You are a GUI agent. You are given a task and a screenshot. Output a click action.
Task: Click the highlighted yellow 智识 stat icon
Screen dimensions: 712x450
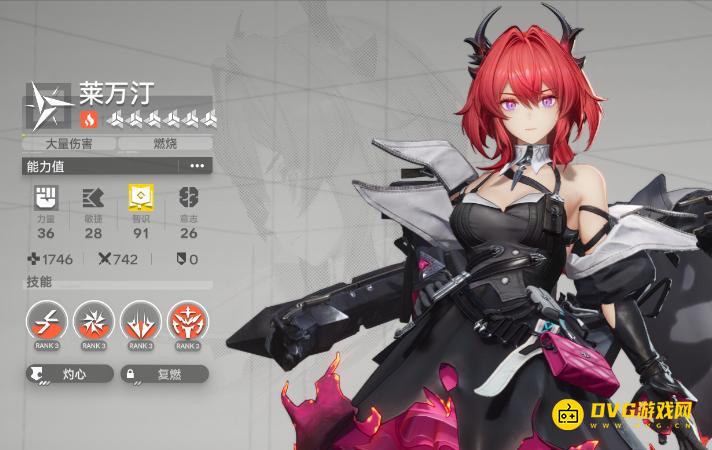[x=140, y=195]
